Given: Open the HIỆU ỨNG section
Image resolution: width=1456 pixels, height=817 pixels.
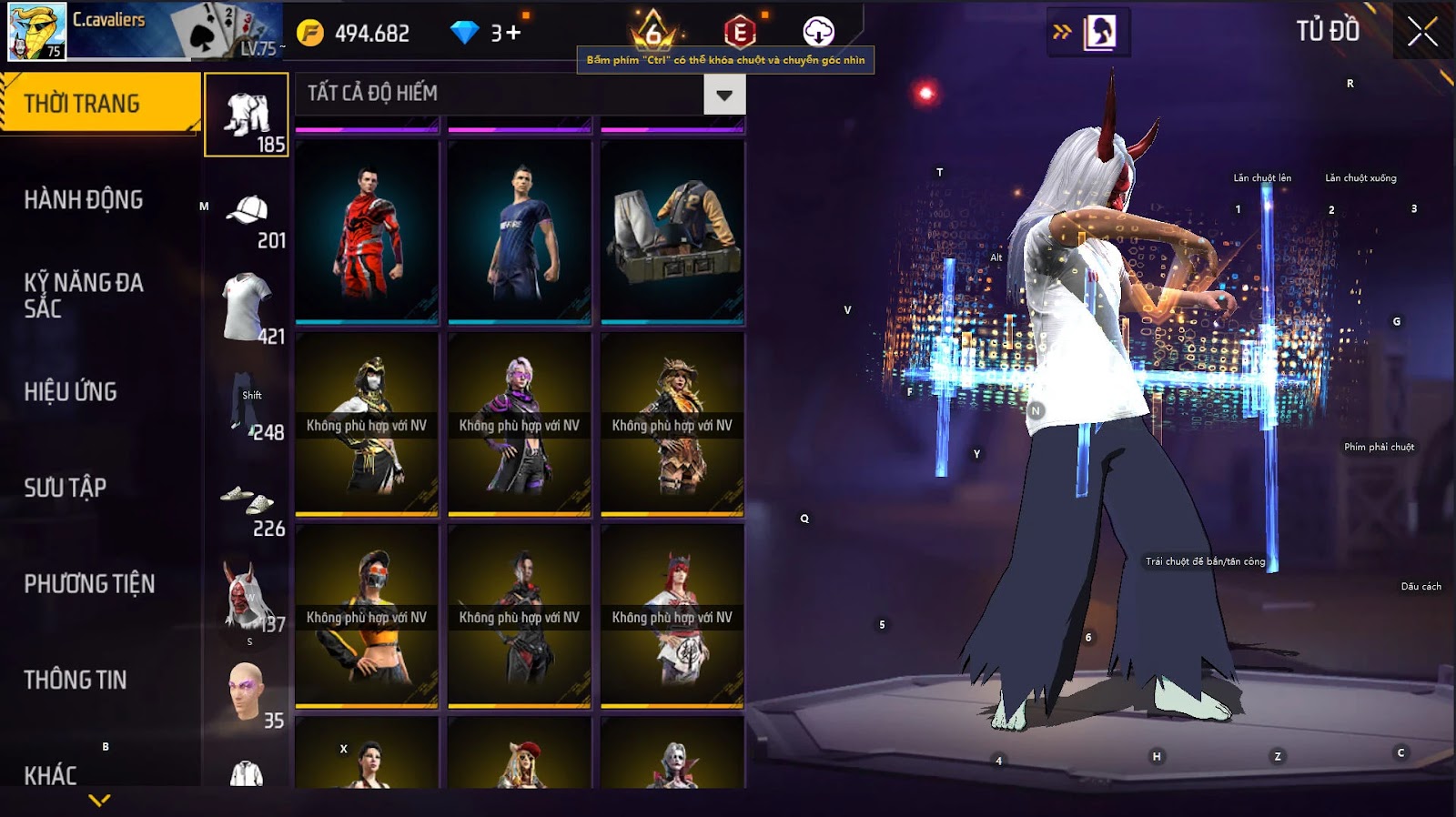Looking at the screenshot, I should (71, 392).
